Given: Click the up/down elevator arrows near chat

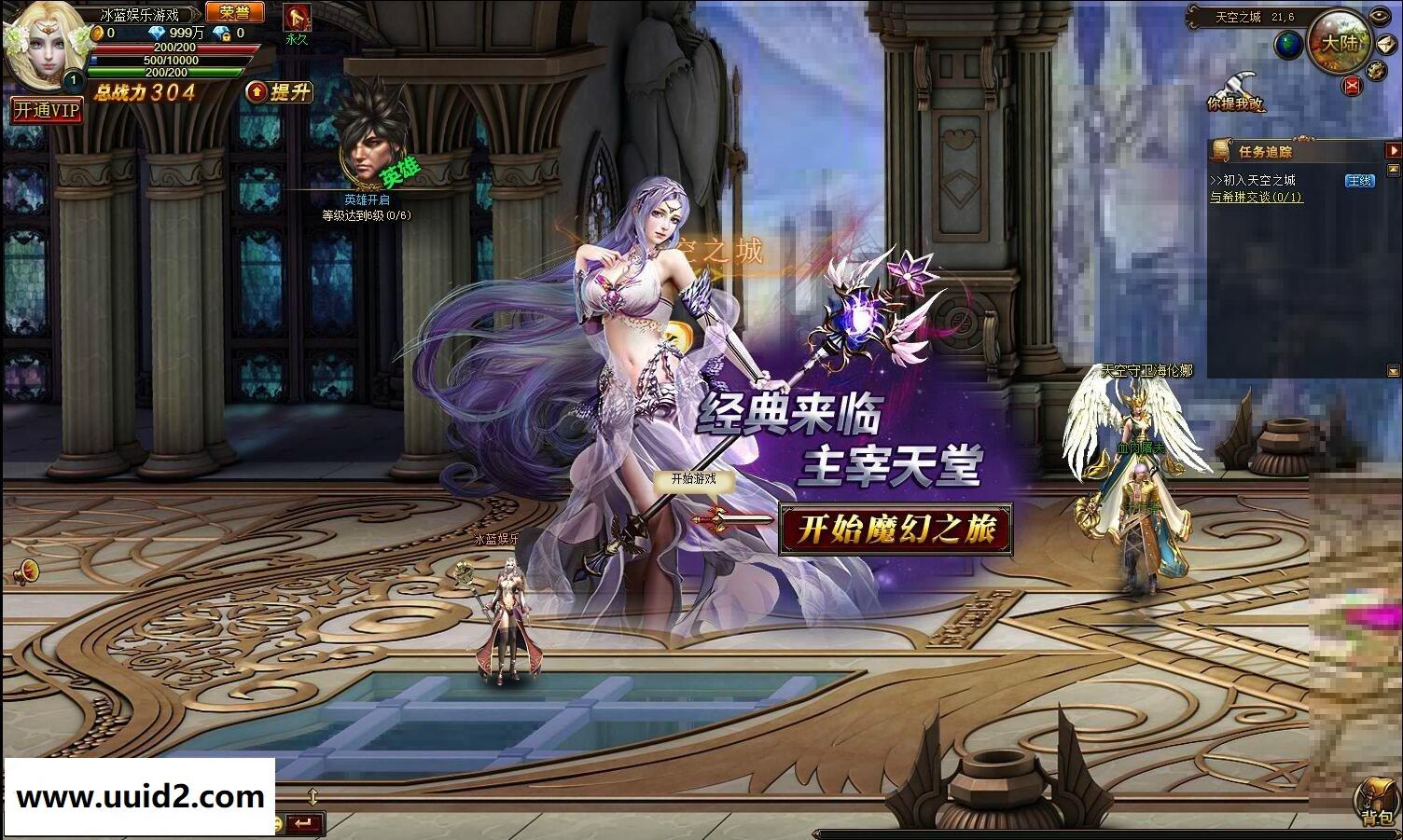Looking at the screenshot, I should tap(313, 797).
